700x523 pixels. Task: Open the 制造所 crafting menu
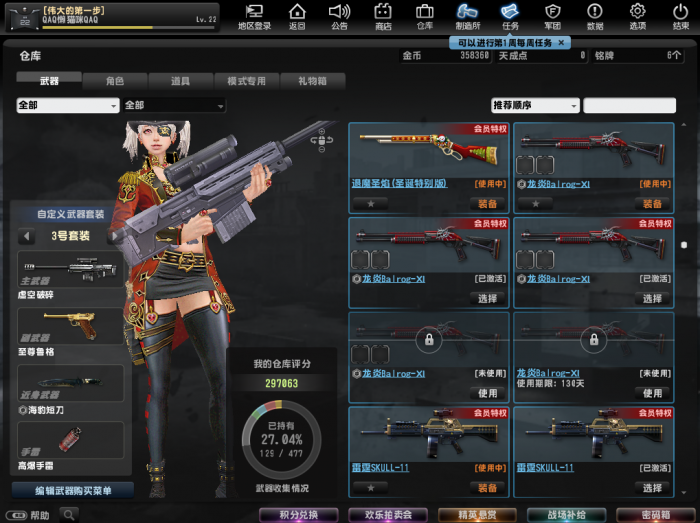tap(467, 16)
